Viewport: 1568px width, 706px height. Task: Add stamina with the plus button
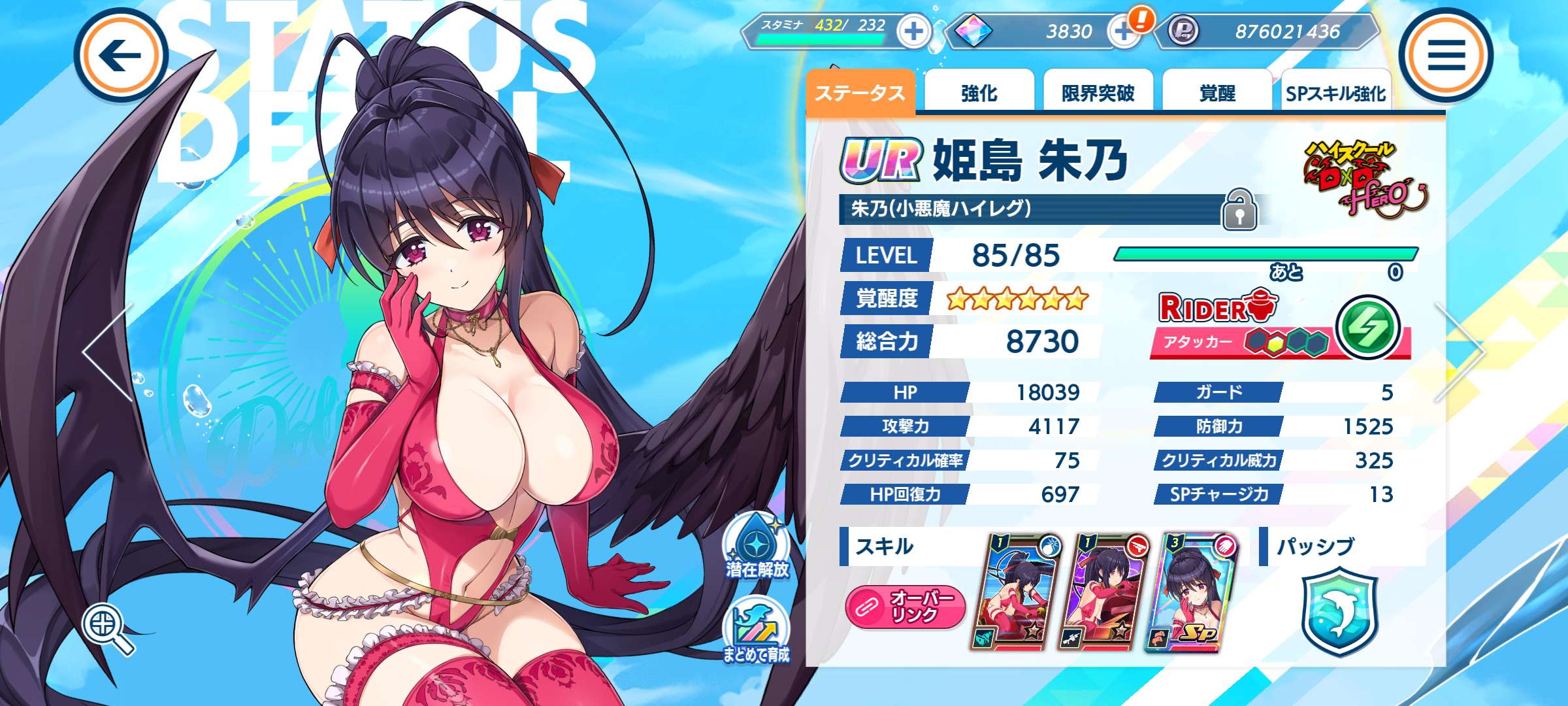[913, 31]
